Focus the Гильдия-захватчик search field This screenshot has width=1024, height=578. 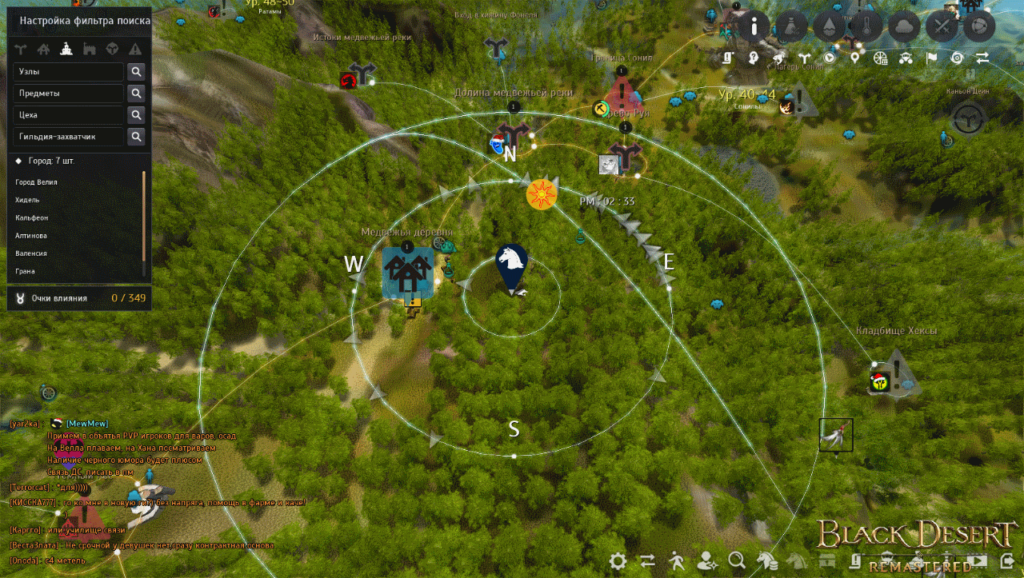69,136
